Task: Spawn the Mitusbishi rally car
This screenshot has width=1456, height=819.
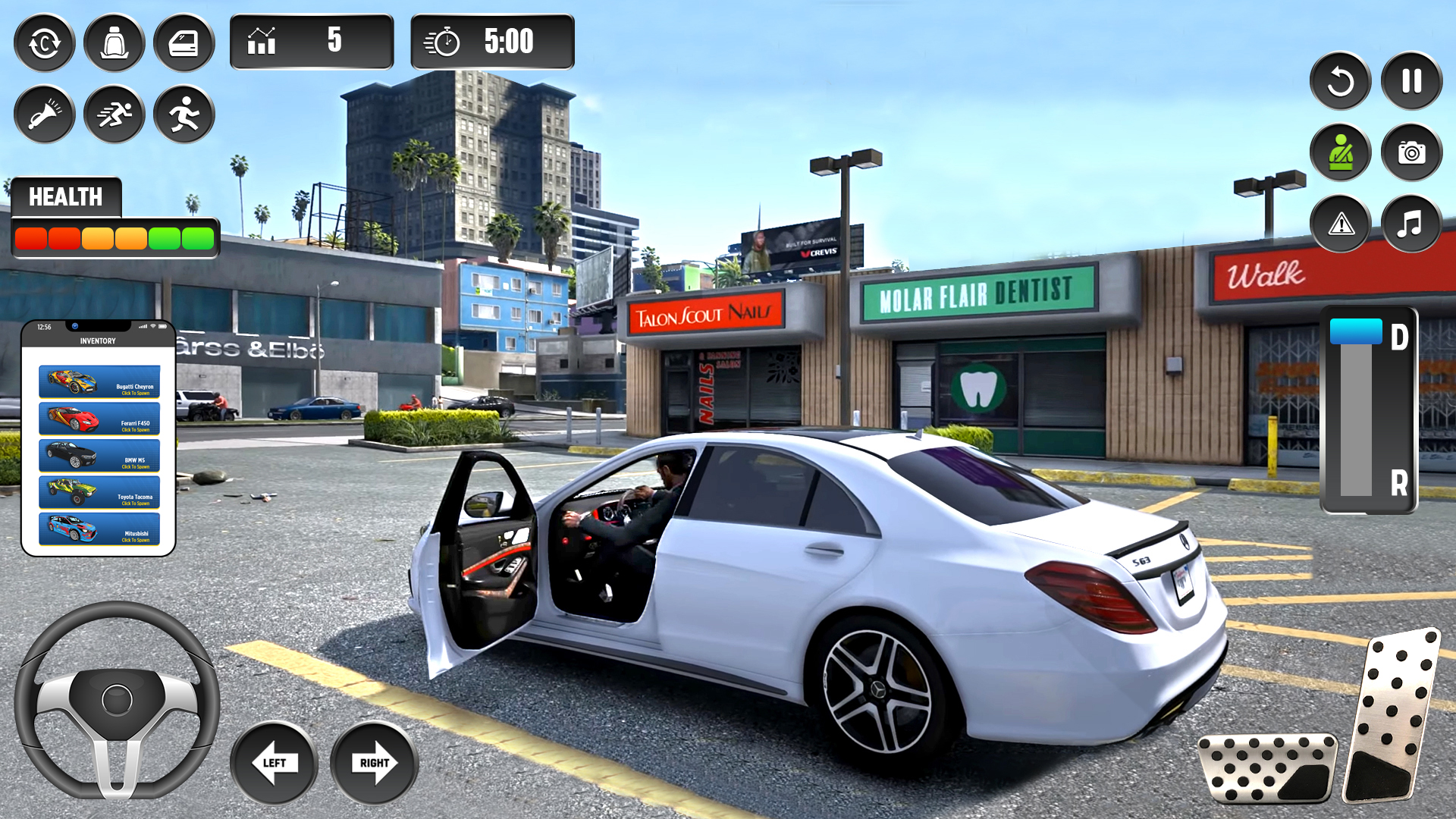Action: [99, 529]
